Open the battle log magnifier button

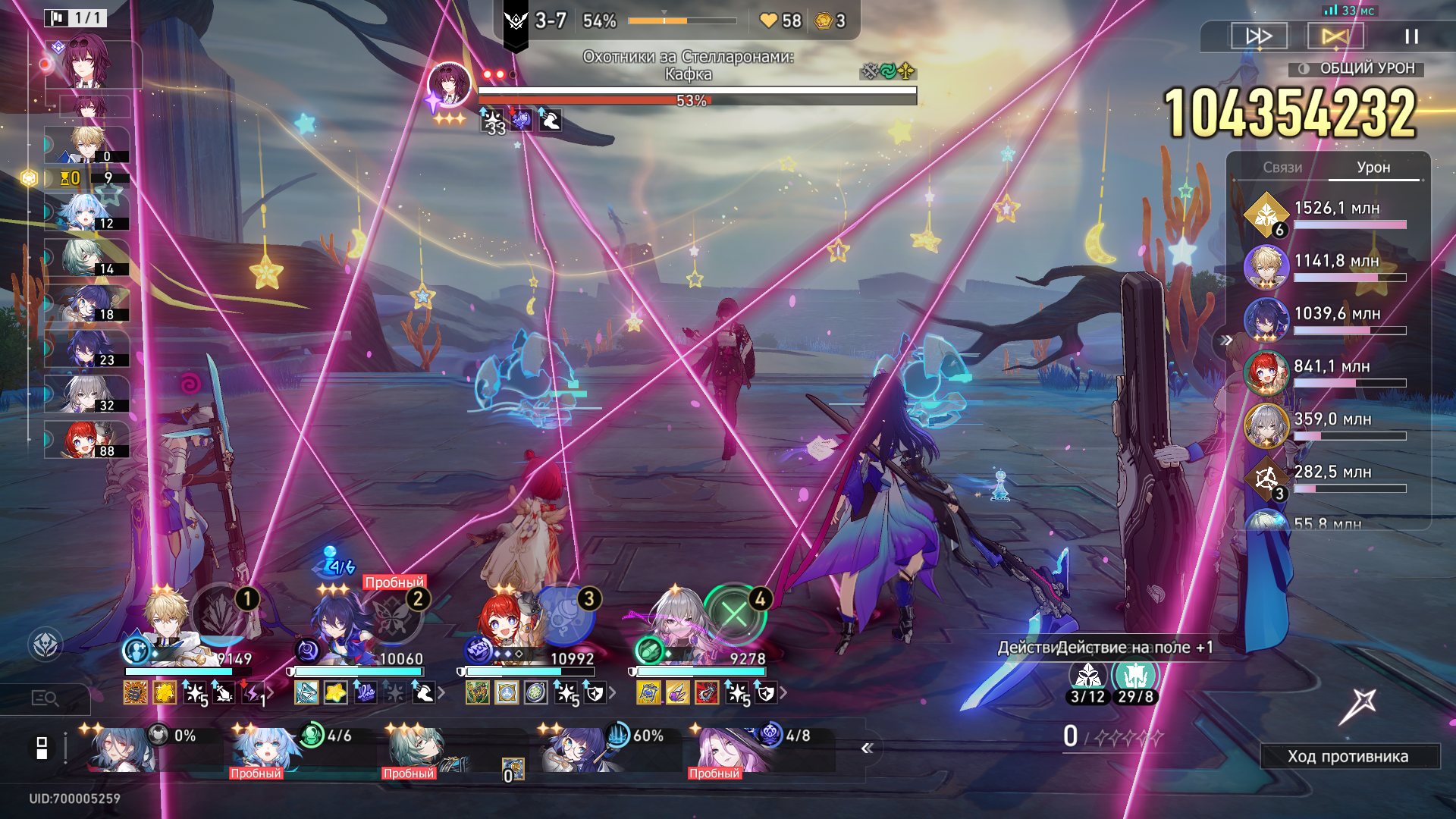coord(45,698)
